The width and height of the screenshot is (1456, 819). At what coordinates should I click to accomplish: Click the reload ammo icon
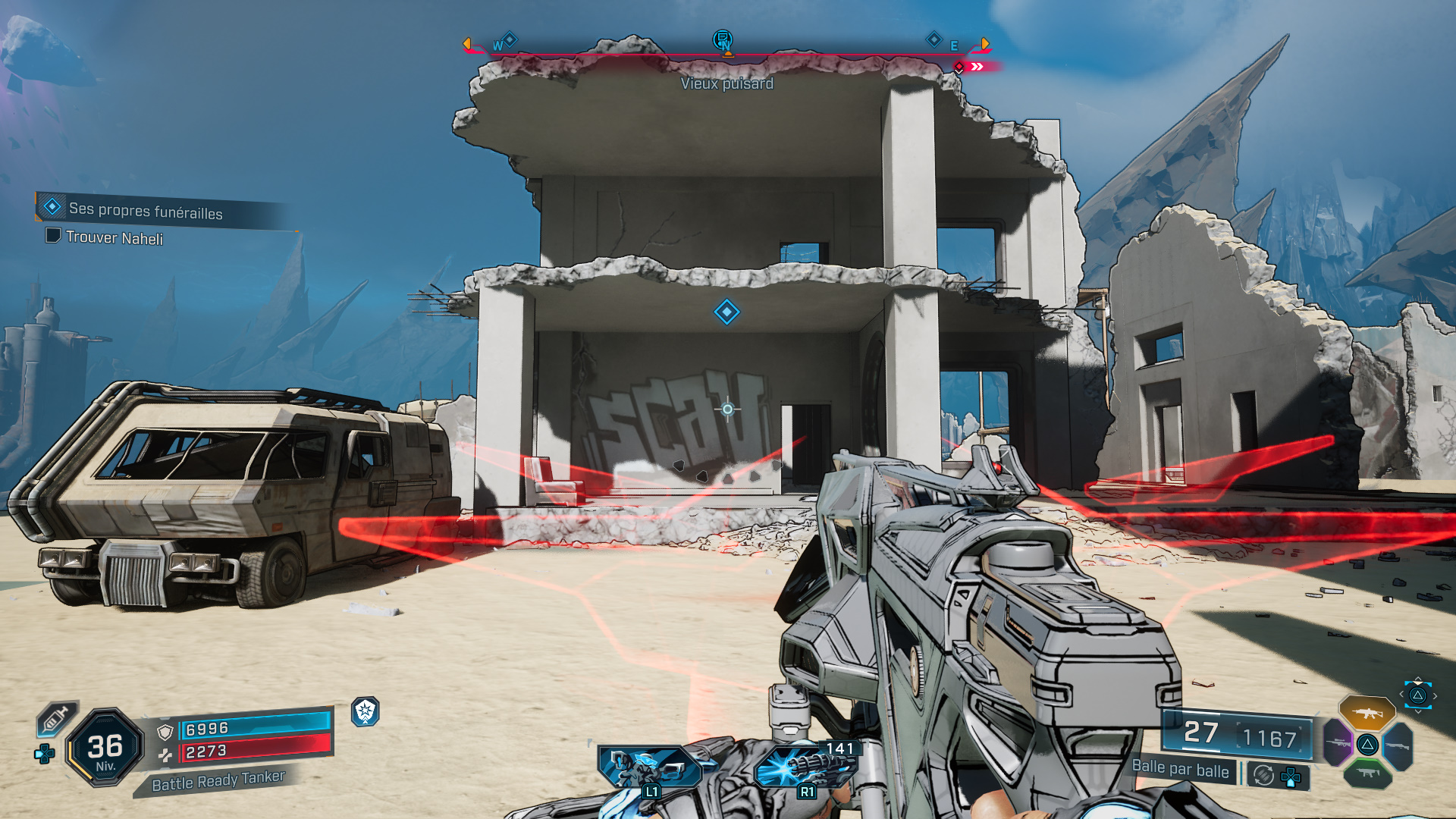click(x=1263, y=774)
